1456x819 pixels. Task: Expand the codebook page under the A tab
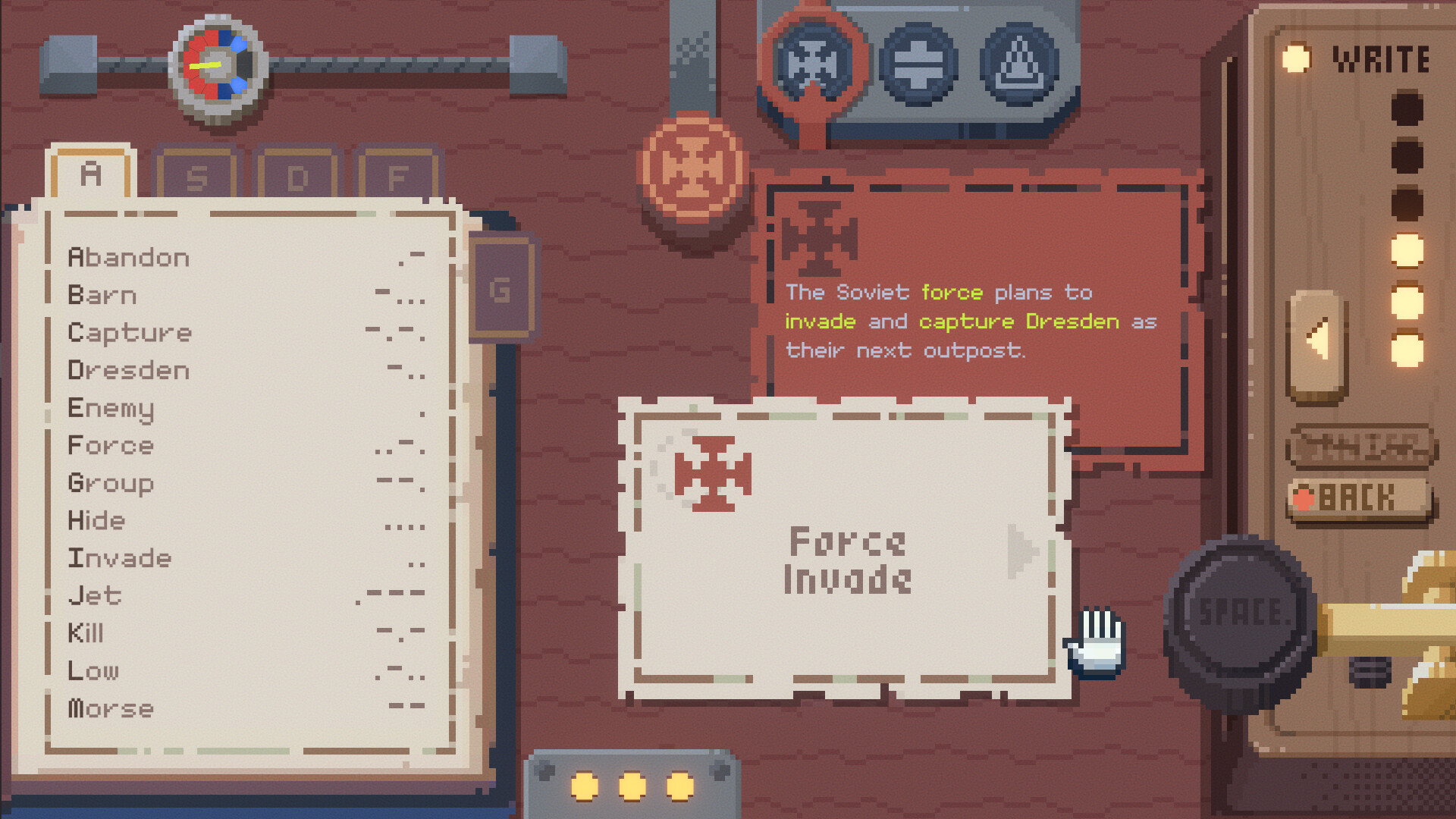tap(91, 173)
